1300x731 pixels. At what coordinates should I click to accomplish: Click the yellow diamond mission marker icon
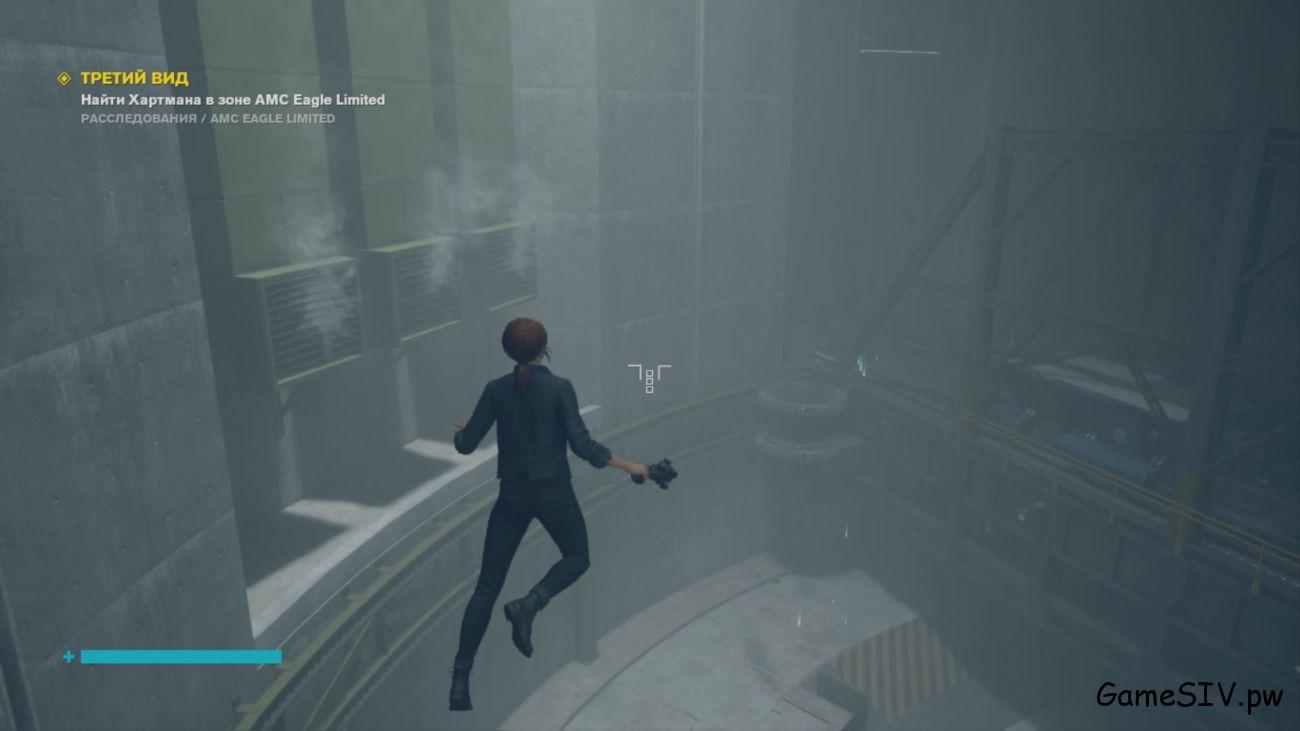[x=64, y=78]
